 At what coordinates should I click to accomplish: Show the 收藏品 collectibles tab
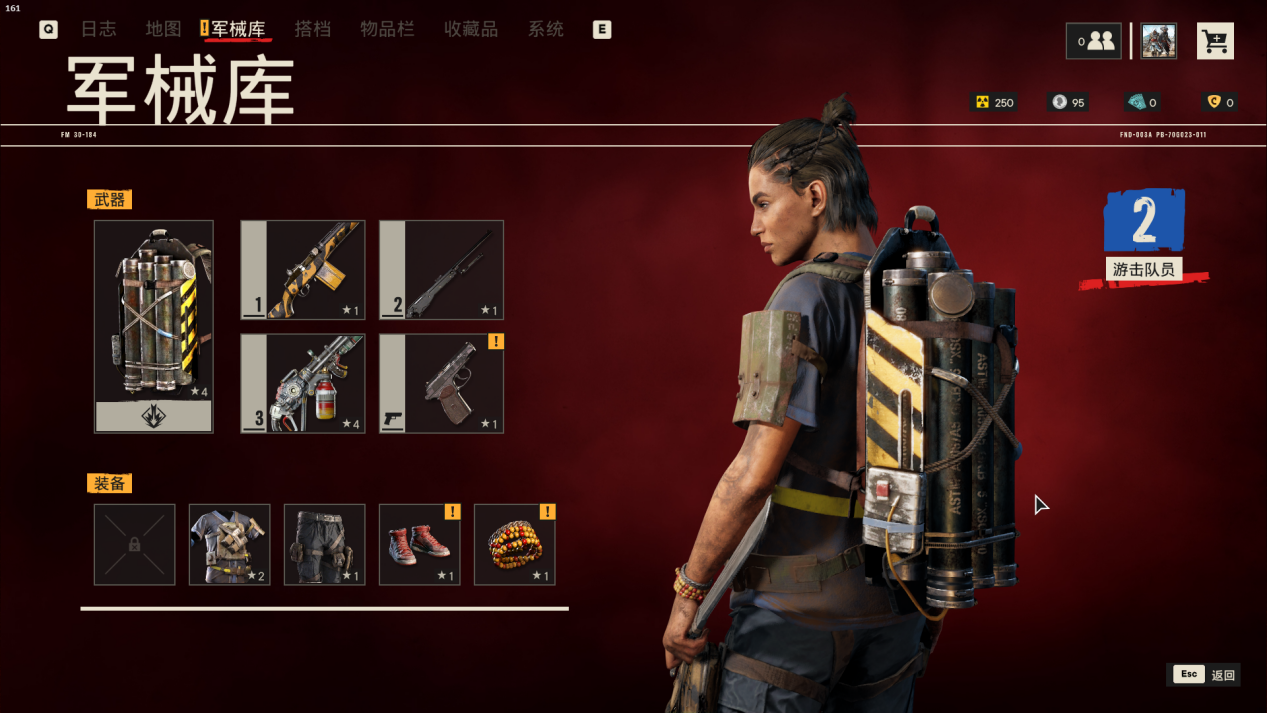(471, 29)
